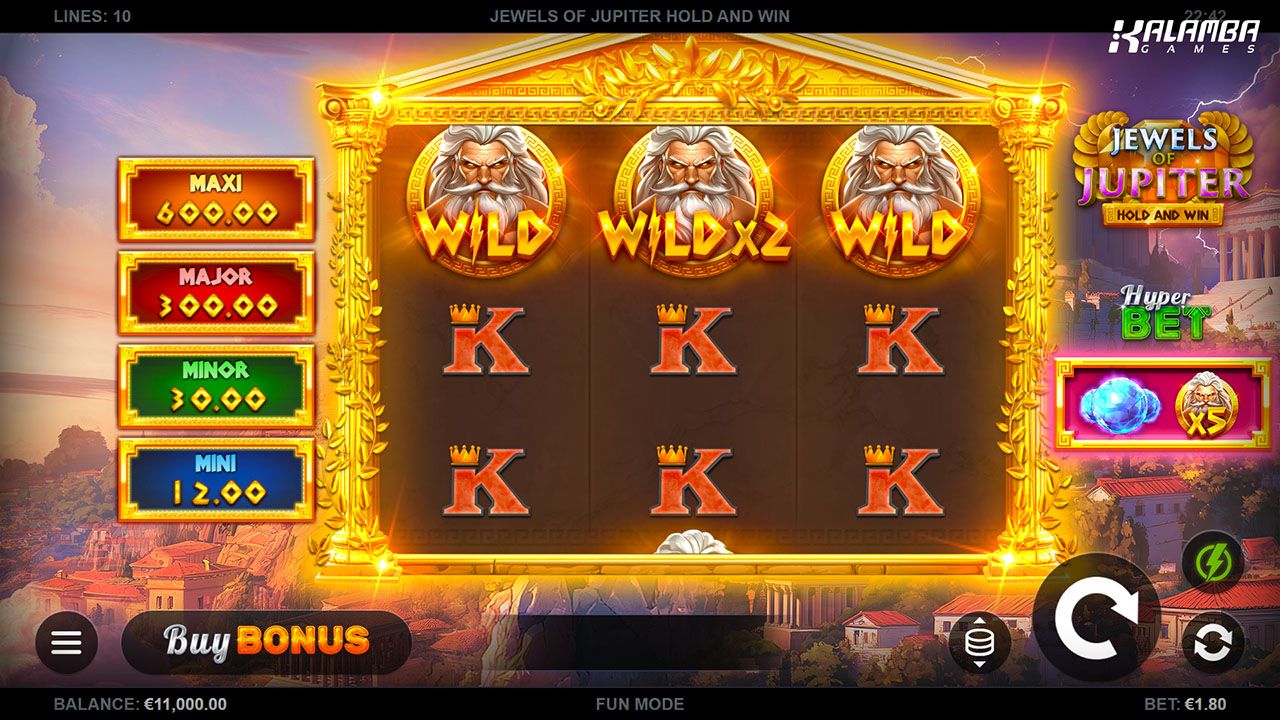Expand the MAXI 600.00 jackpot panel
Viewport: 1280px width, 720px height.
216,199
